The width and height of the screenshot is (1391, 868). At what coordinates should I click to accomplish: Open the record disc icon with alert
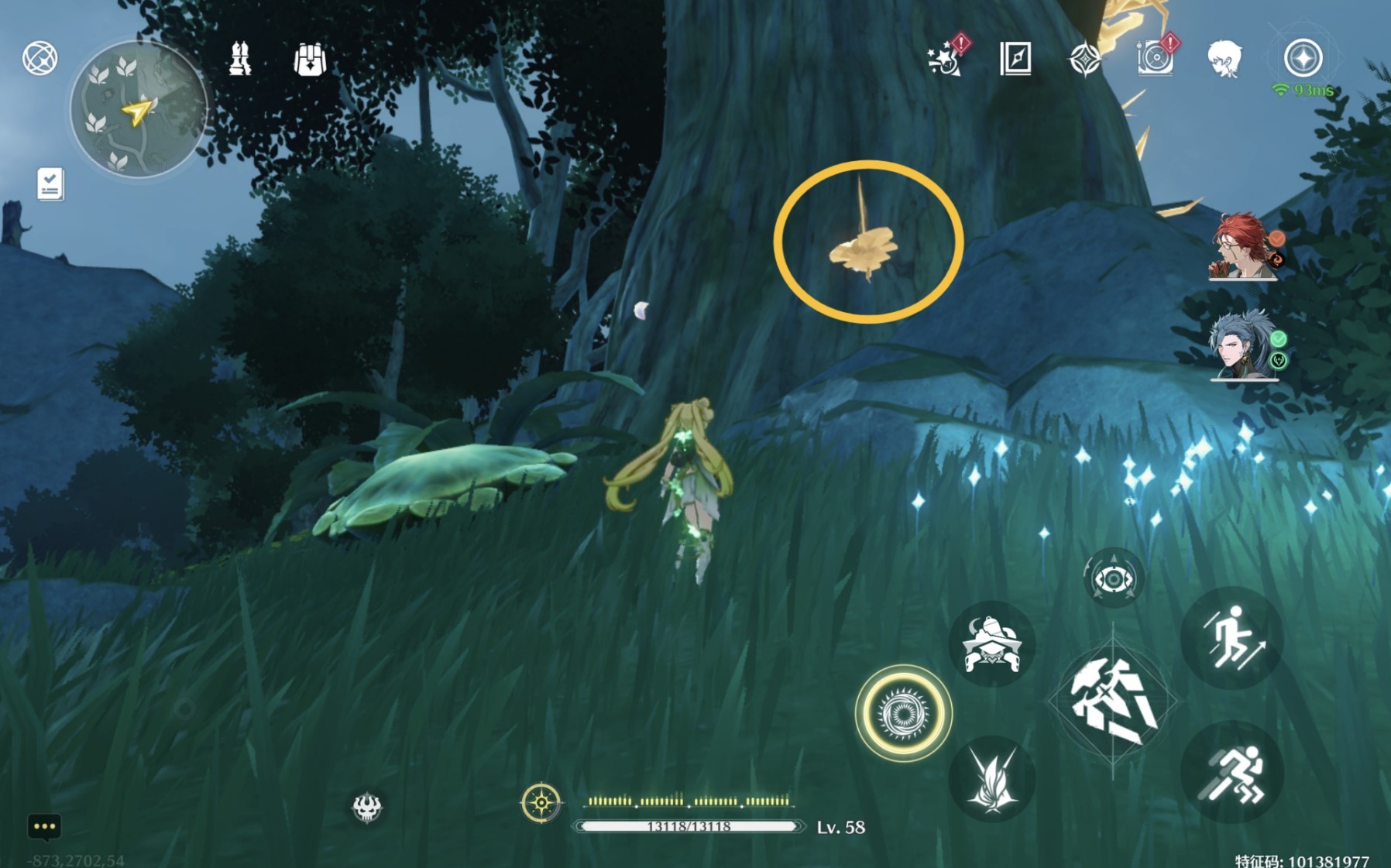1155,58
